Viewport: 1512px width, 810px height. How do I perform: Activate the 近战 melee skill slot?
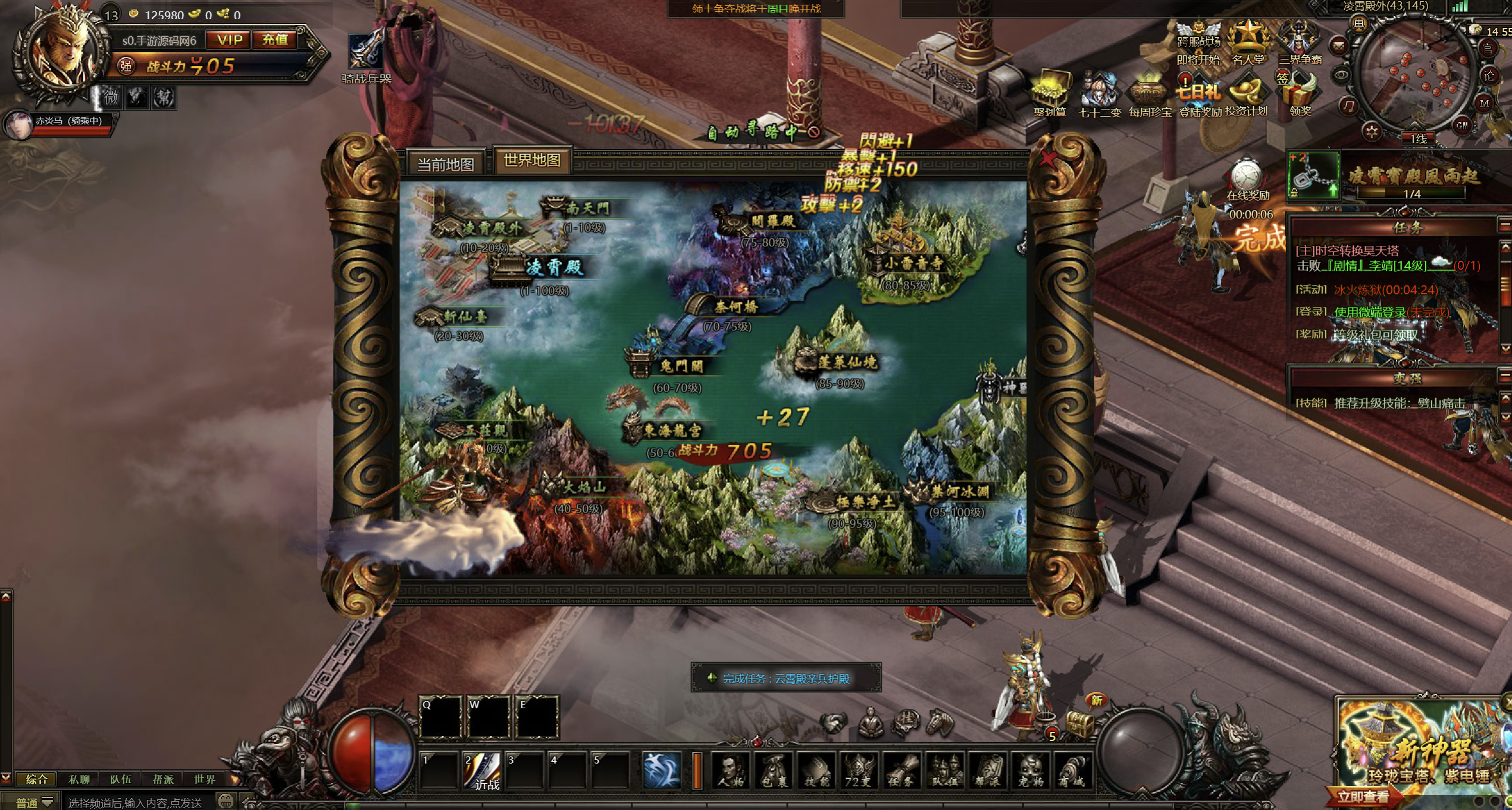coord(483,771)
